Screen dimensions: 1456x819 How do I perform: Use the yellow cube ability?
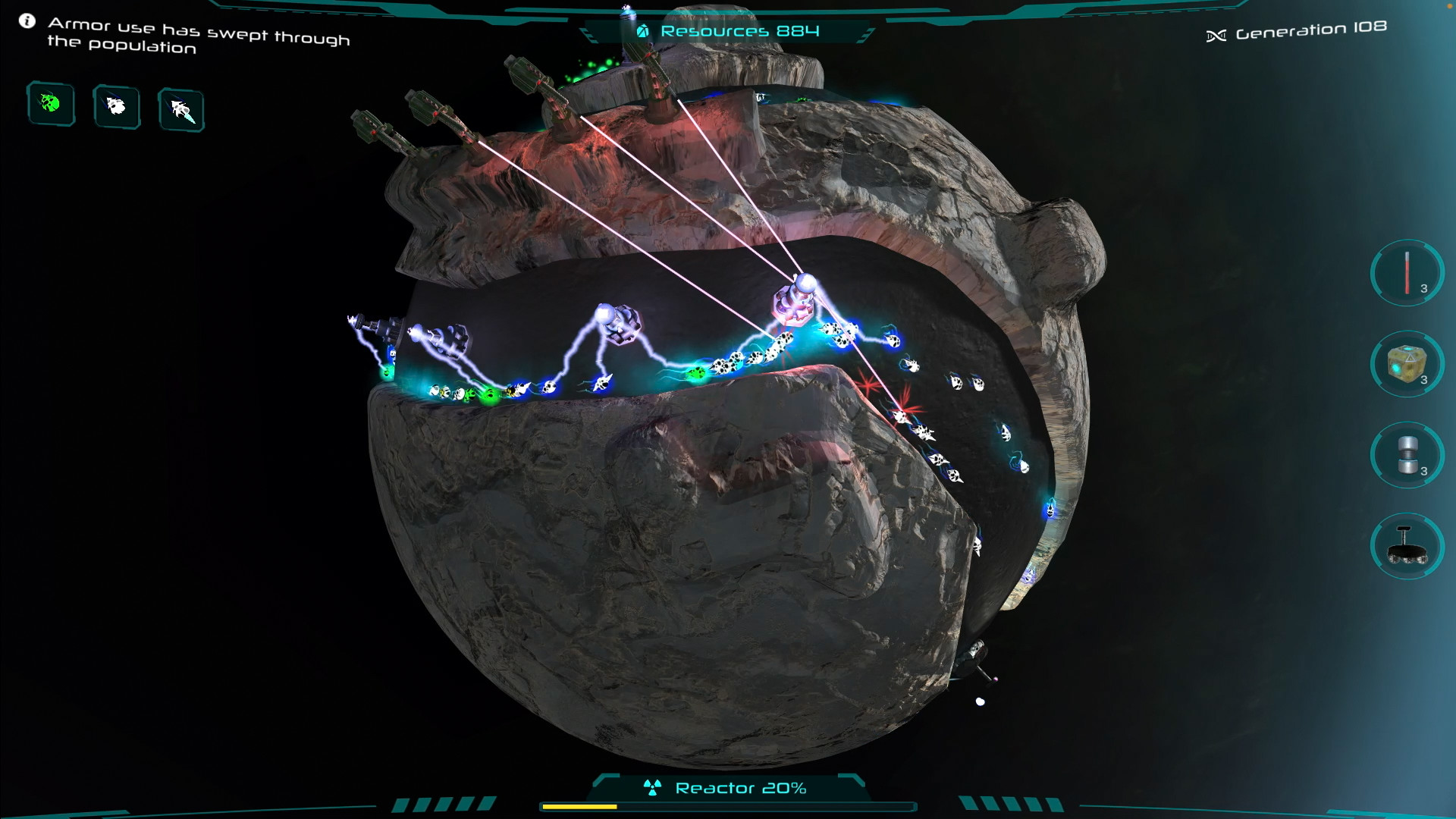(x=1406, y=365)
